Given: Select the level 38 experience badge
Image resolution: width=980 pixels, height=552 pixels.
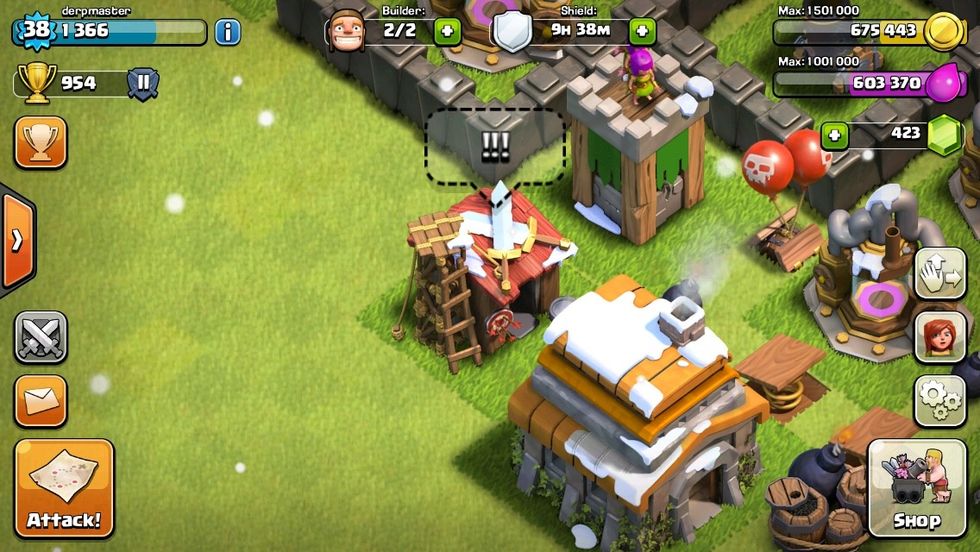Looking at the screenshot, I should point(35,30).
